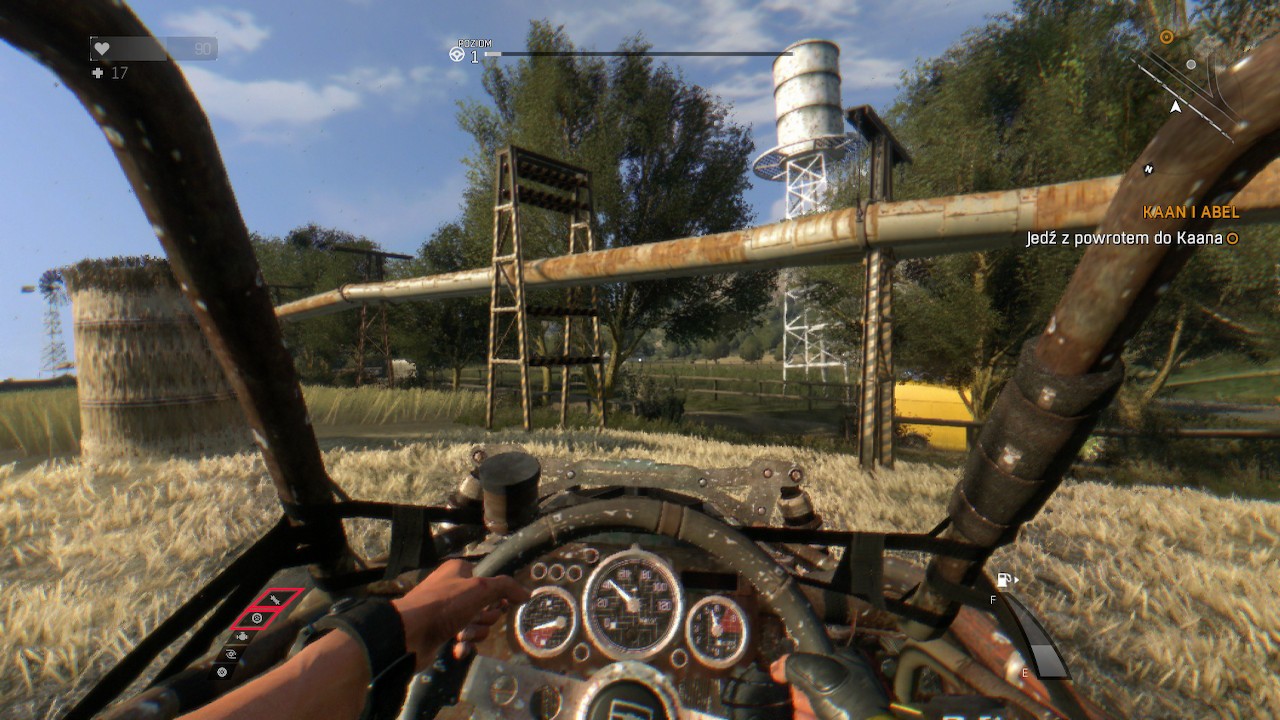Click the UV headlight slot icon
This screenshot has height=720, width=1280.
coord(229,655)
